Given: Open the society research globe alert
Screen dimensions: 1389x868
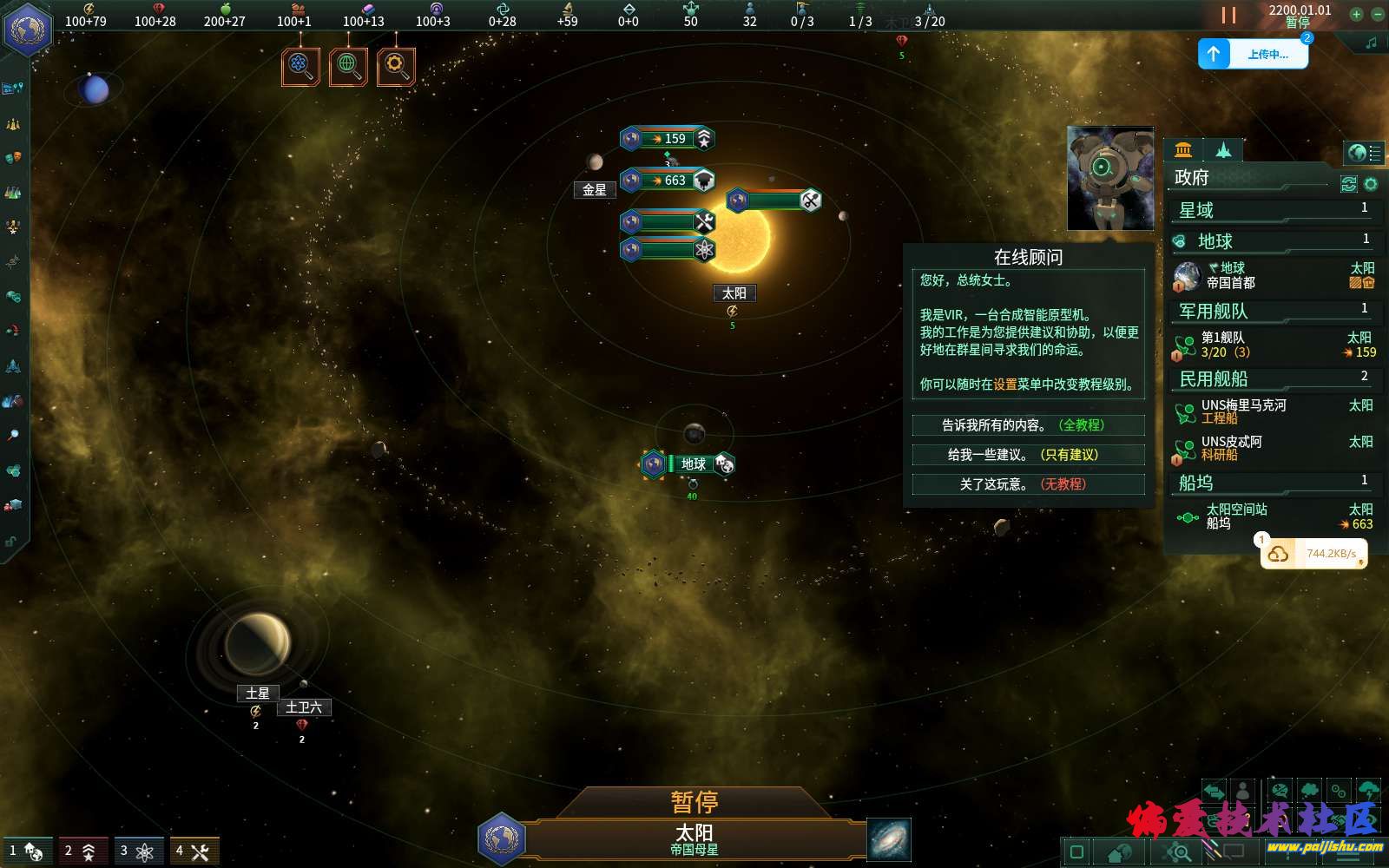Looking at the screenshot, I should click(348, 66).
